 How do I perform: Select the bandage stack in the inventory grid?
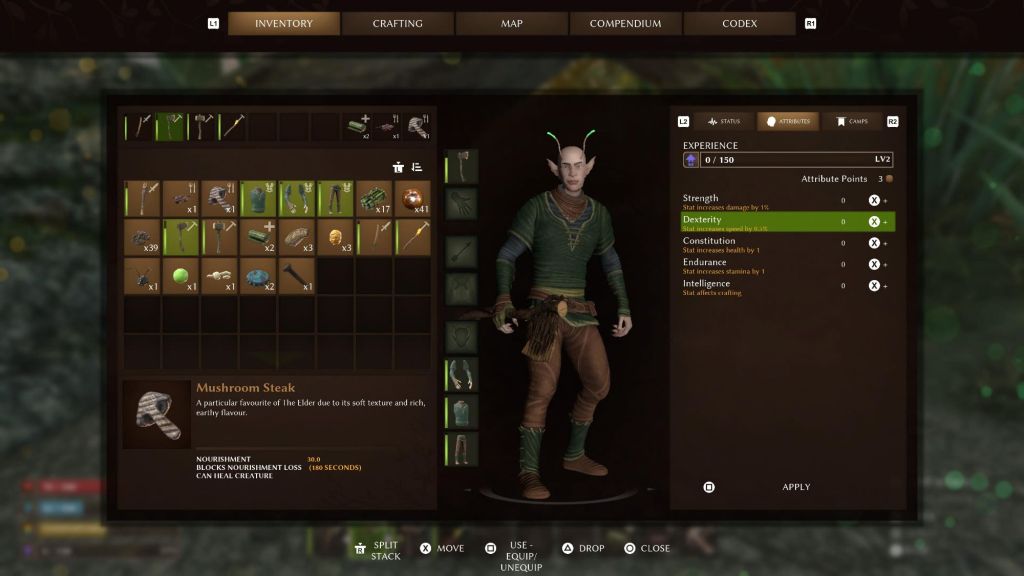[258, 237]
